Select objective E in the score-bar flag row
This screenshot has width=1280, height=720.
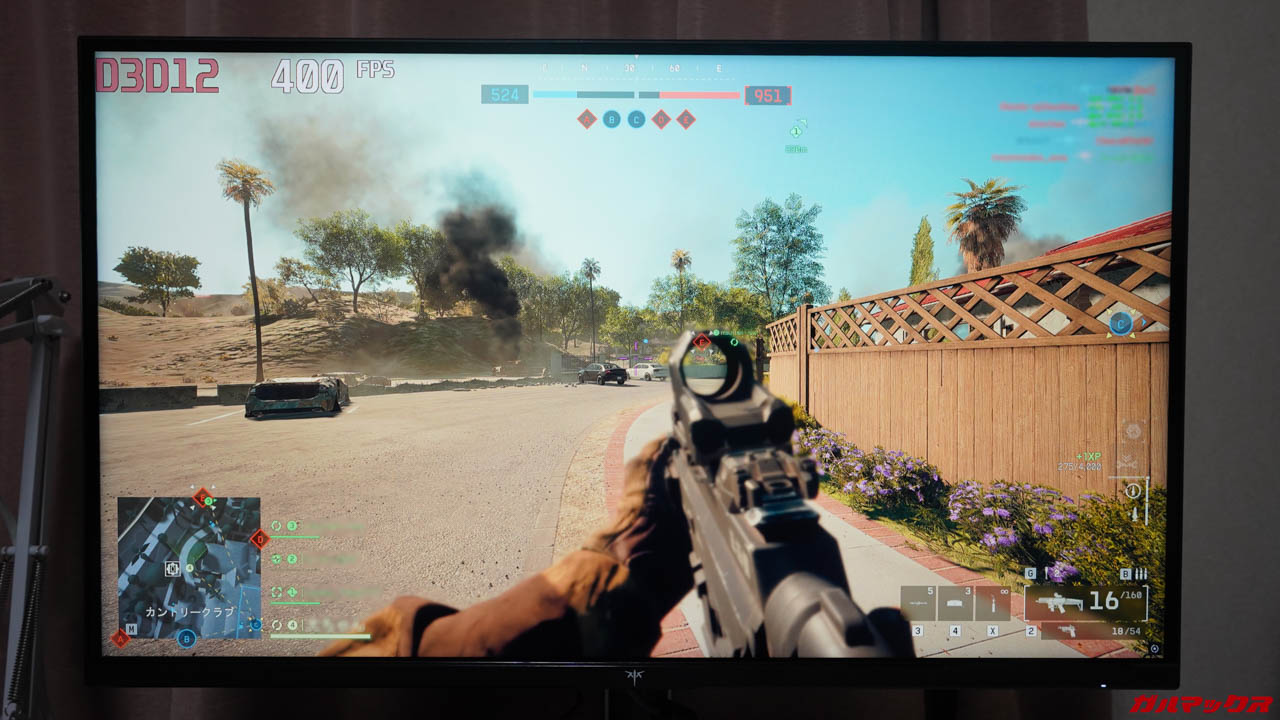coord(685,120)
